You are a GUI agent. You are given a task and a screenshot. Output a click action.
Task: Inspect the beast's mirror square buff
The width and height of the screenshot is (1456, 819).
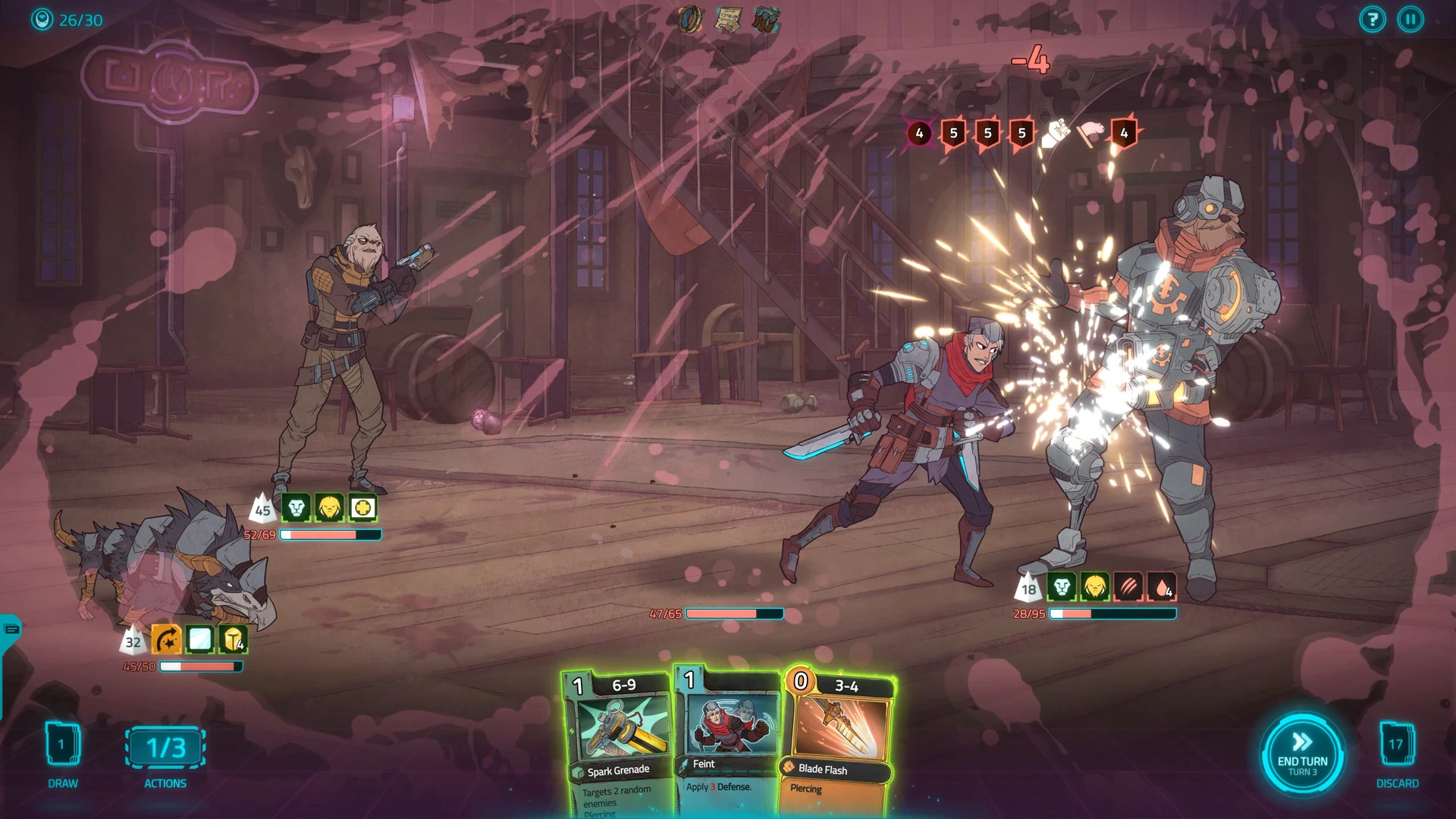200,641
